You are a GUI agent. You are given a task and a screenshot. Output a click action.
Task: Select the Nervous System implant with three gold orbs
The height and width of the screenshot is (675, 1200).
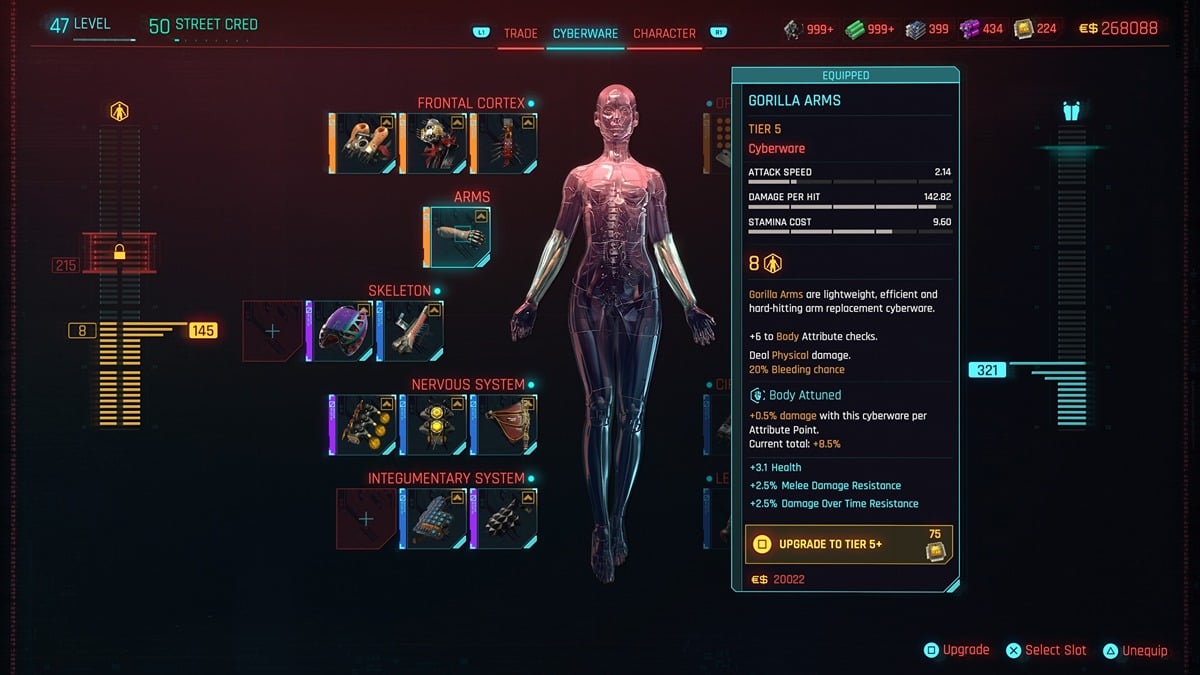[x=363, y=425]
